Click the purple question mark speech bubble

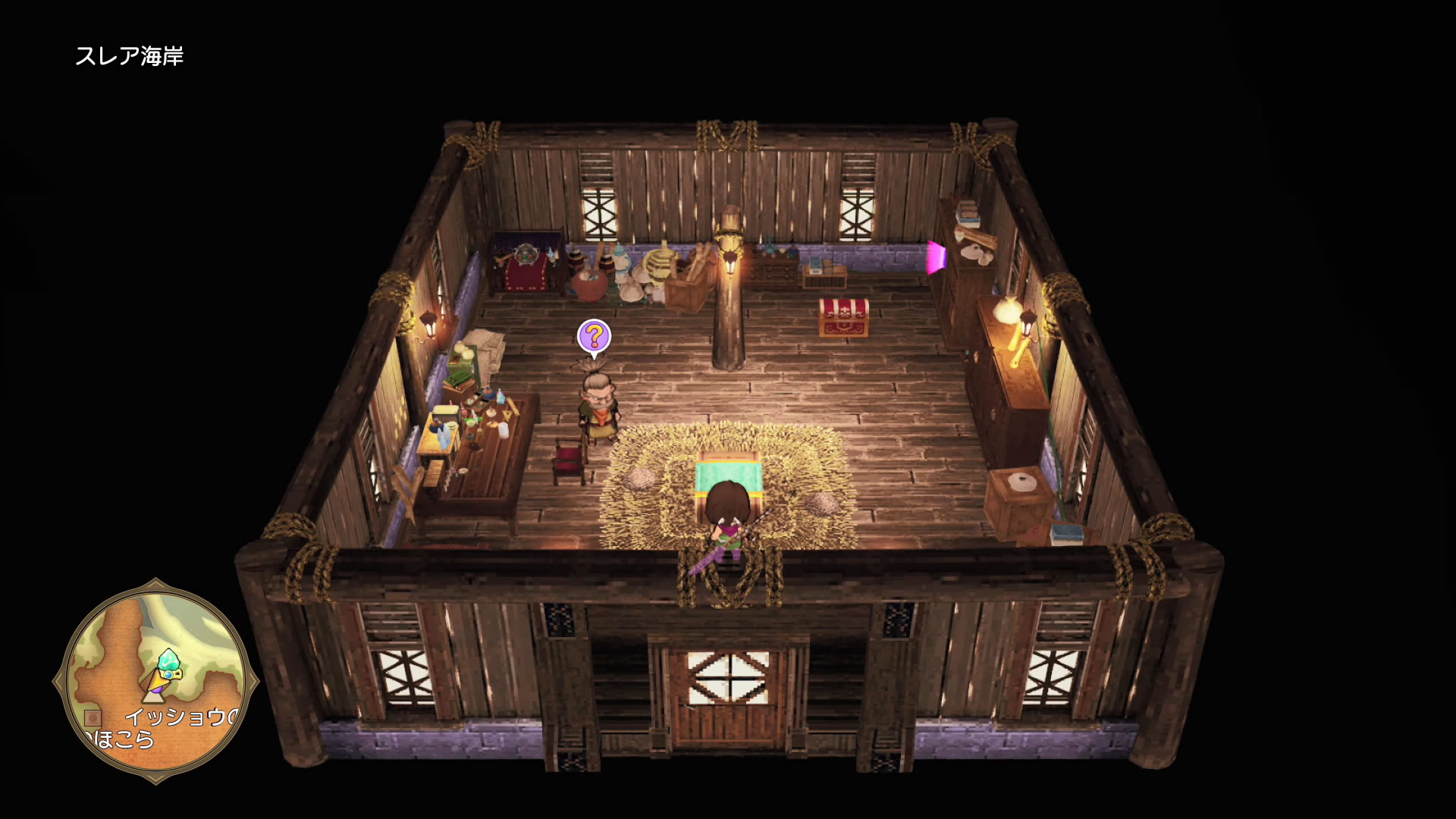[x=594, y=337]
